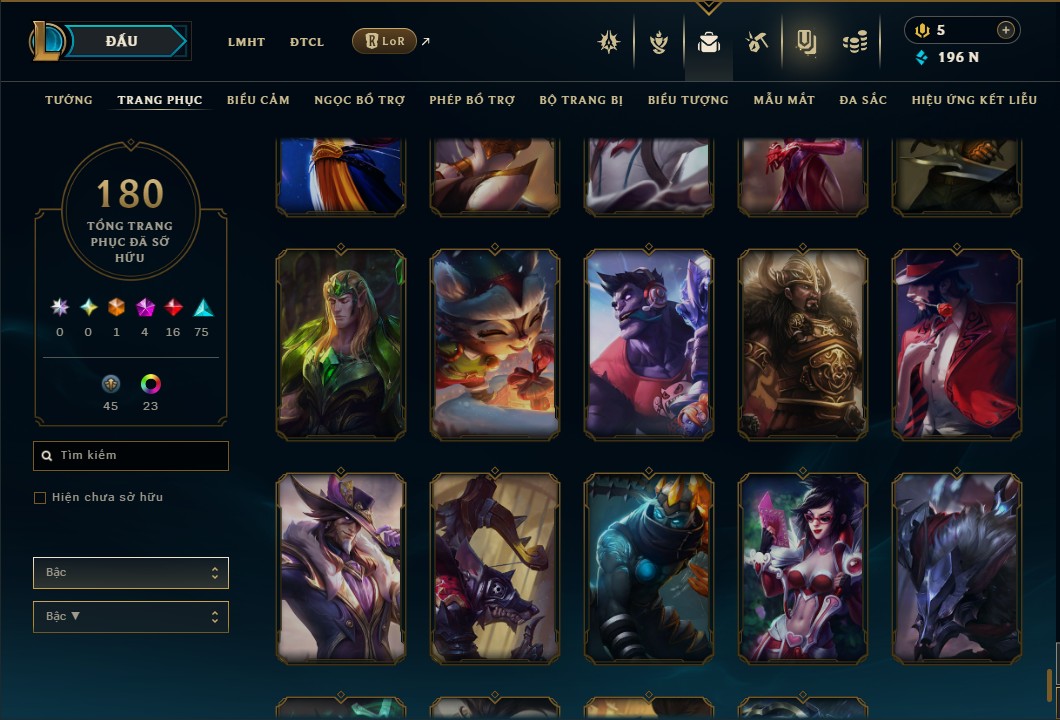
Task: Click the plus button beside RP balance
Action: 1005,30
